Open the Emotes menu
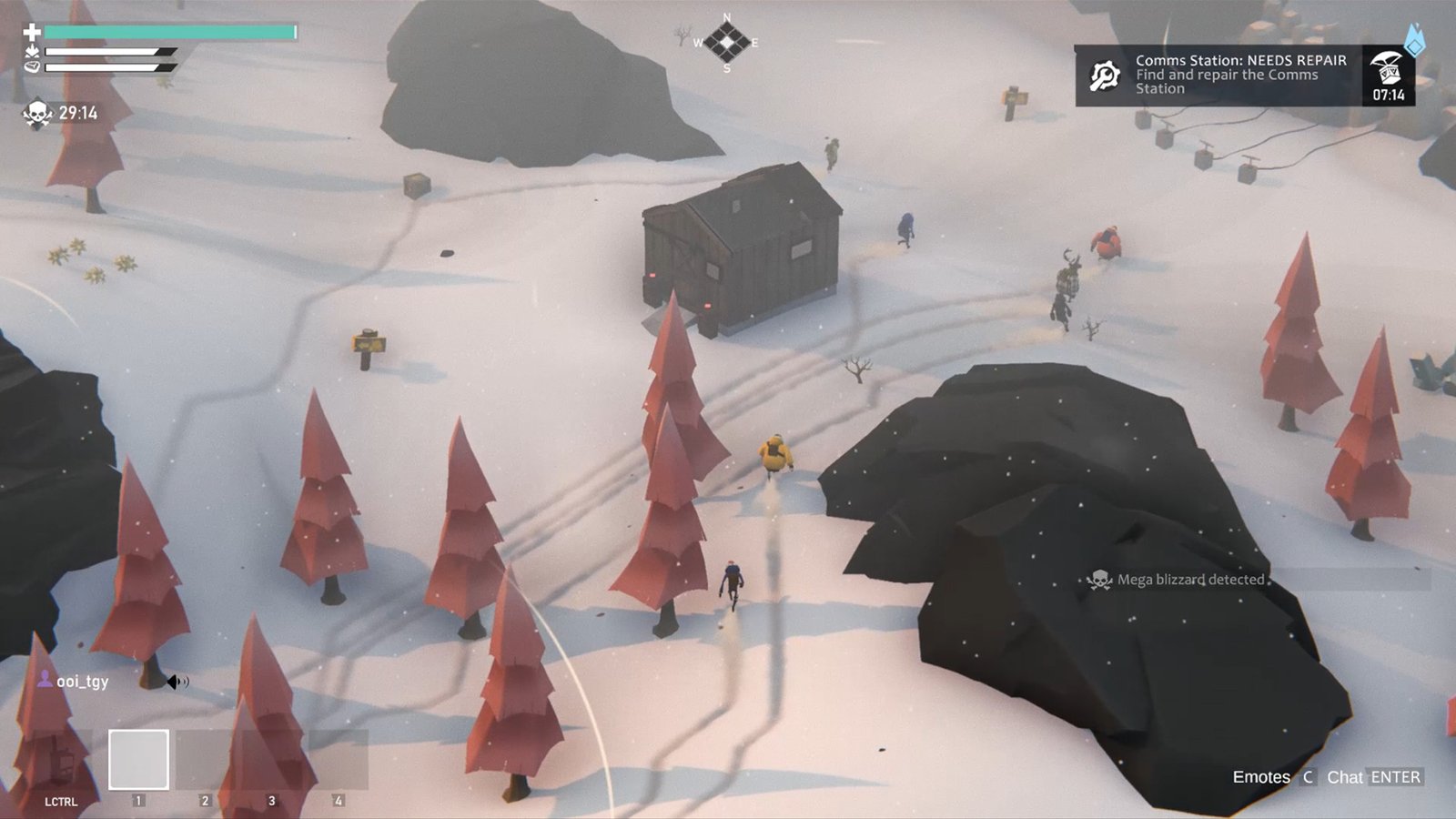1456x819 pixels. coord(1261,778)
